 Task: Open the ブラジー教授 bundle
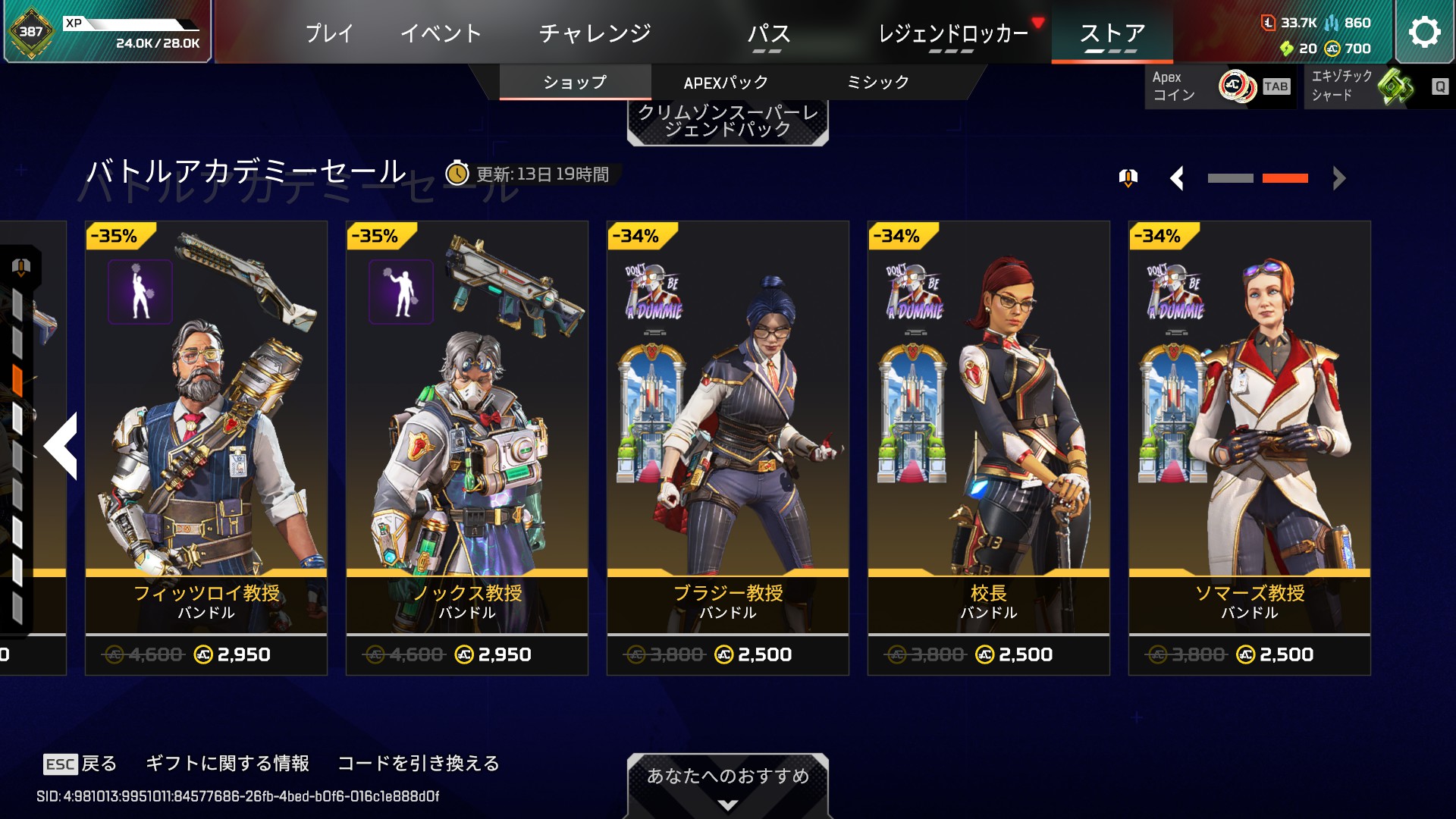click(x=728, y=447)
